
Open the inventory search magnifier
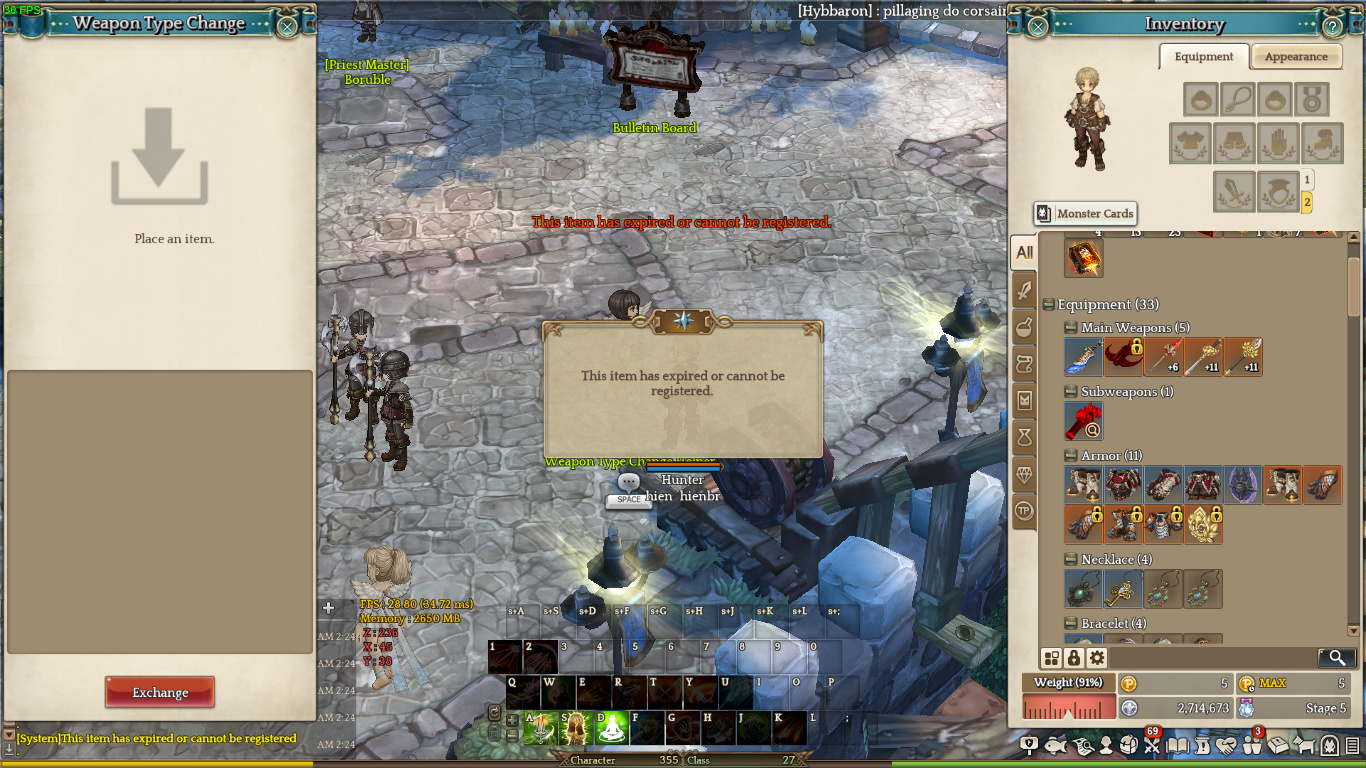[1337, 658]
